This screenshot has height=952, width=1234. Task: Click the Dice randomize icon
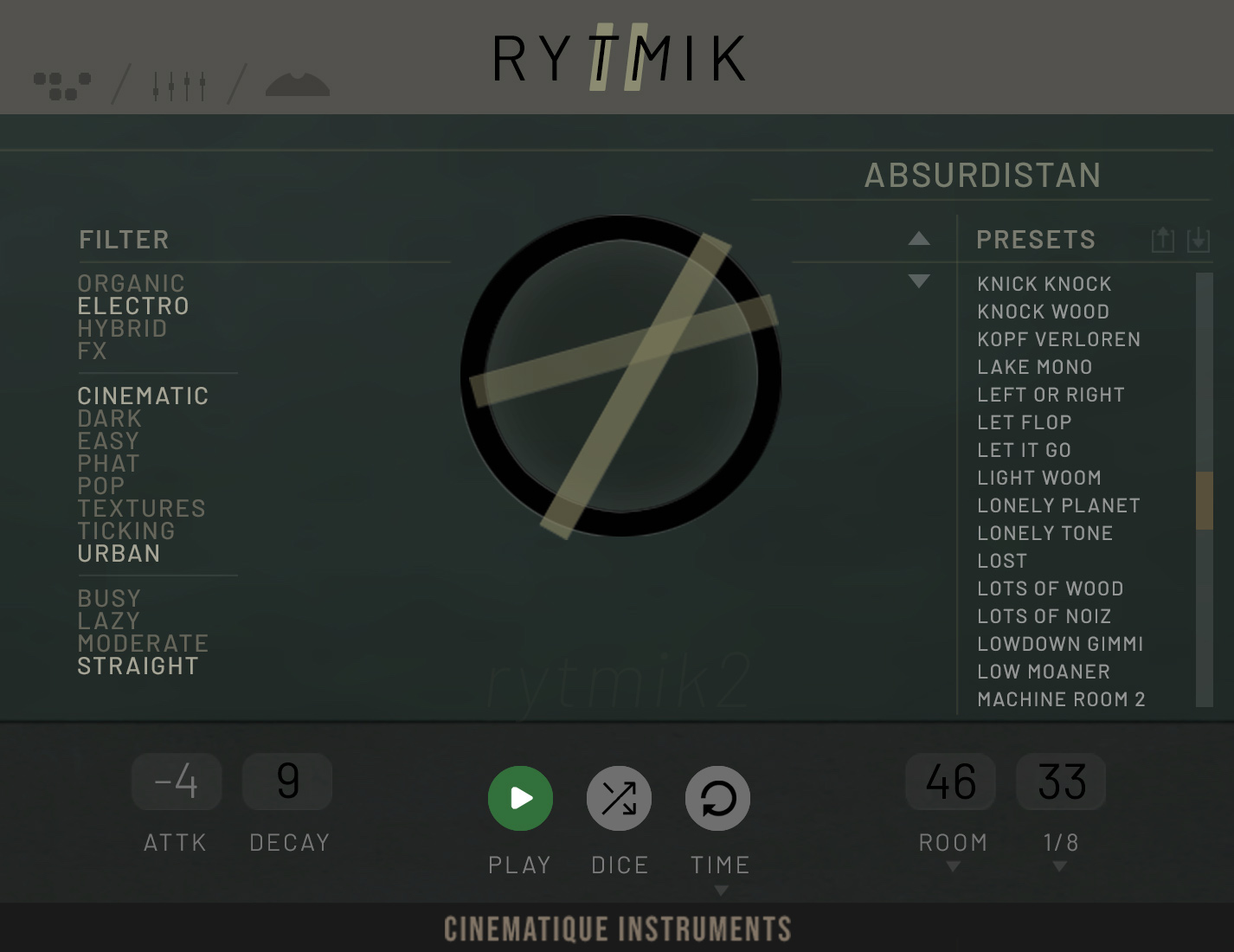(x=619, y=798)
